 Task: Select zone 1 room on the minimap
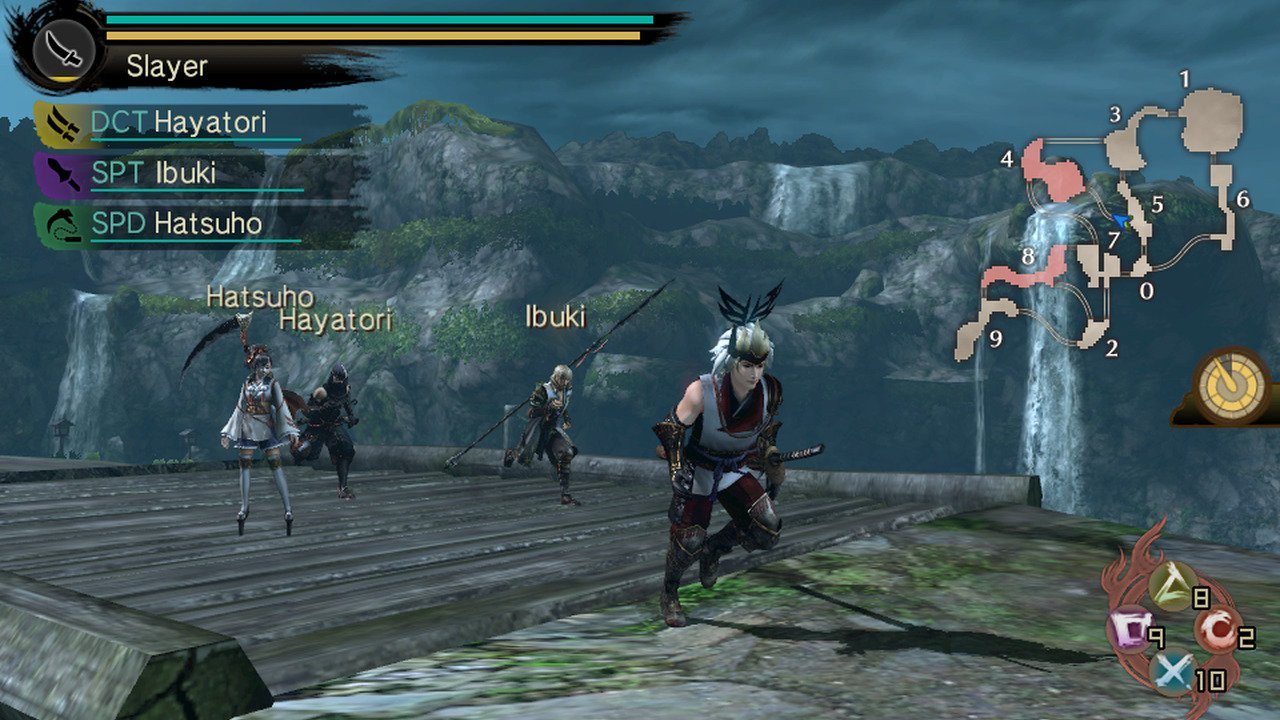[1211, 120]
